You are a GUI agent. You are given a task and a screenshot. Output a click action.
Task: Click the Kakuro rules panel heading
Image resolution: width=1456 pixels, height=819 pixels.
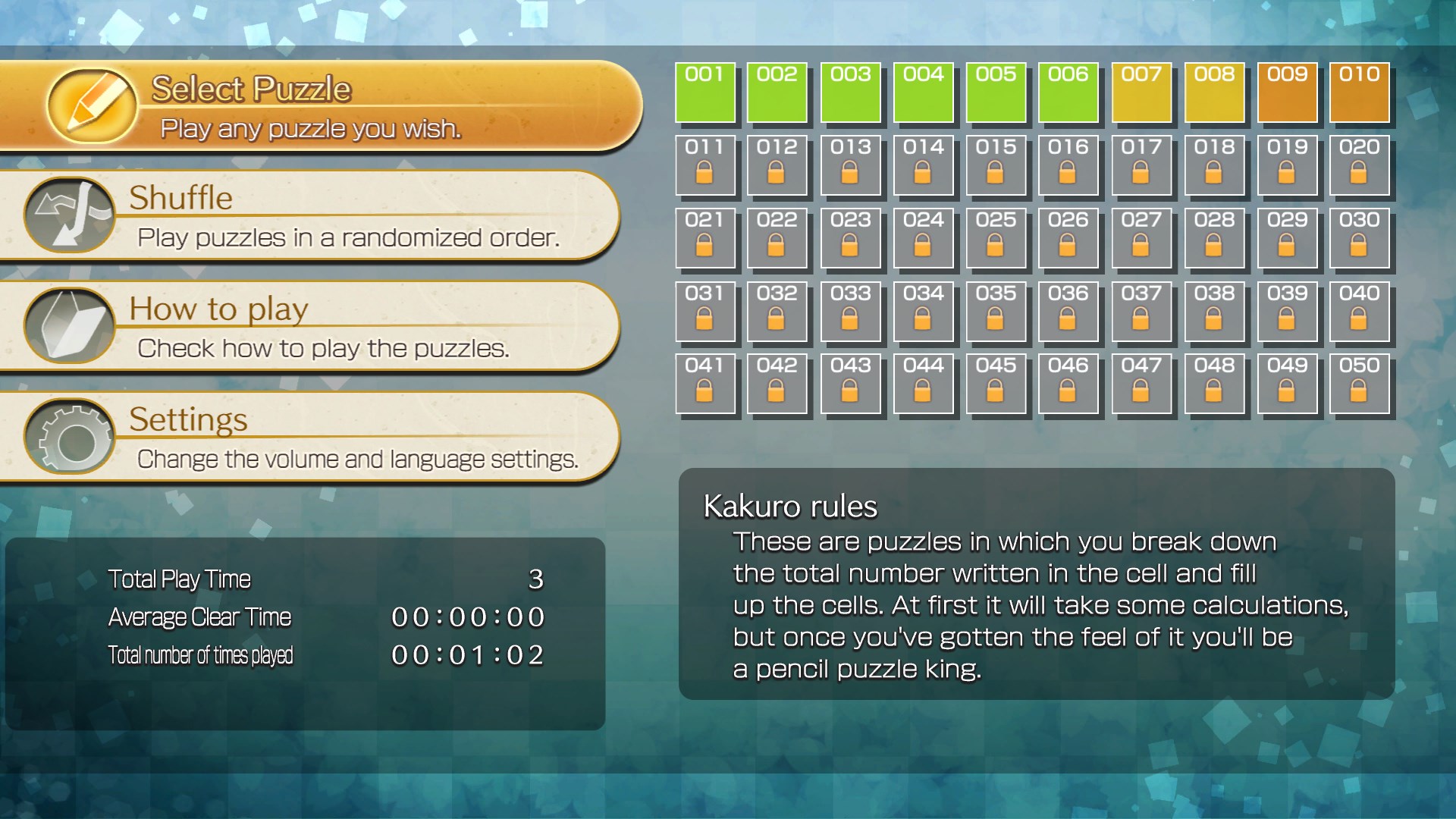(x=790, y=507)
